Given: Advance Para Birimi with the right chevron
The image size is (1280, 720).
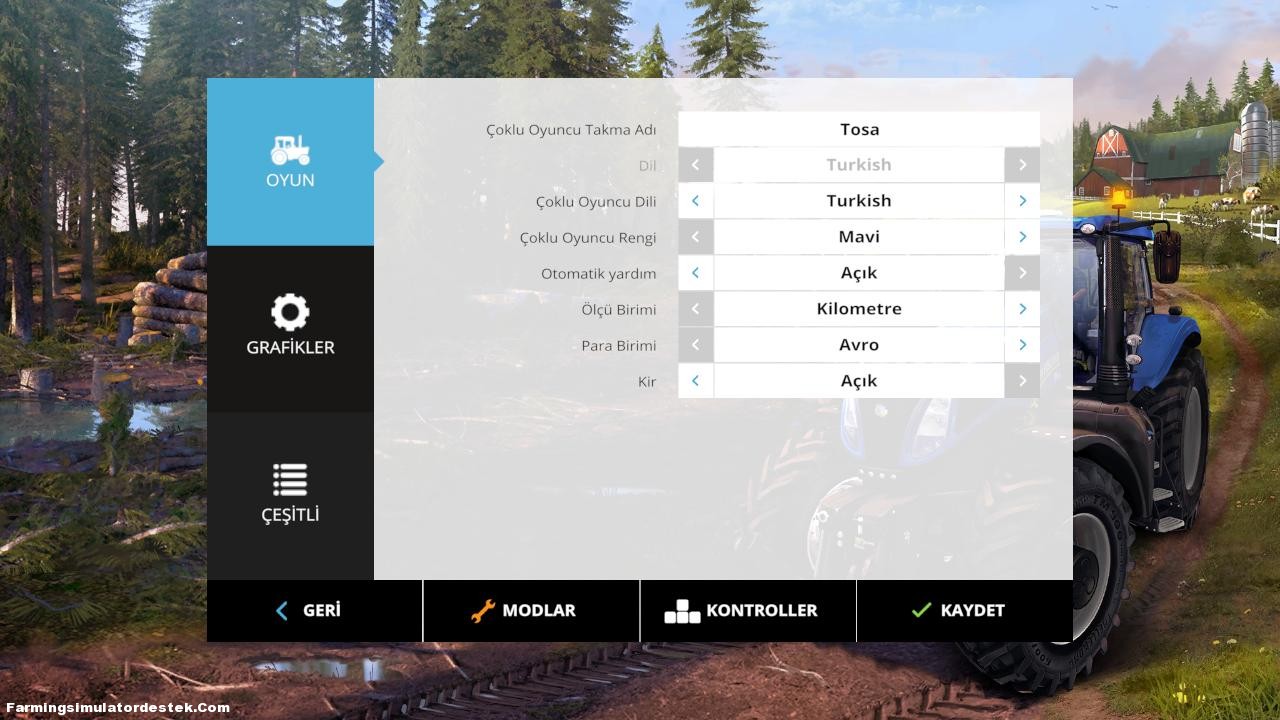Looking at the screenshot, I should pyautogui.click(x=1022, y=344).
